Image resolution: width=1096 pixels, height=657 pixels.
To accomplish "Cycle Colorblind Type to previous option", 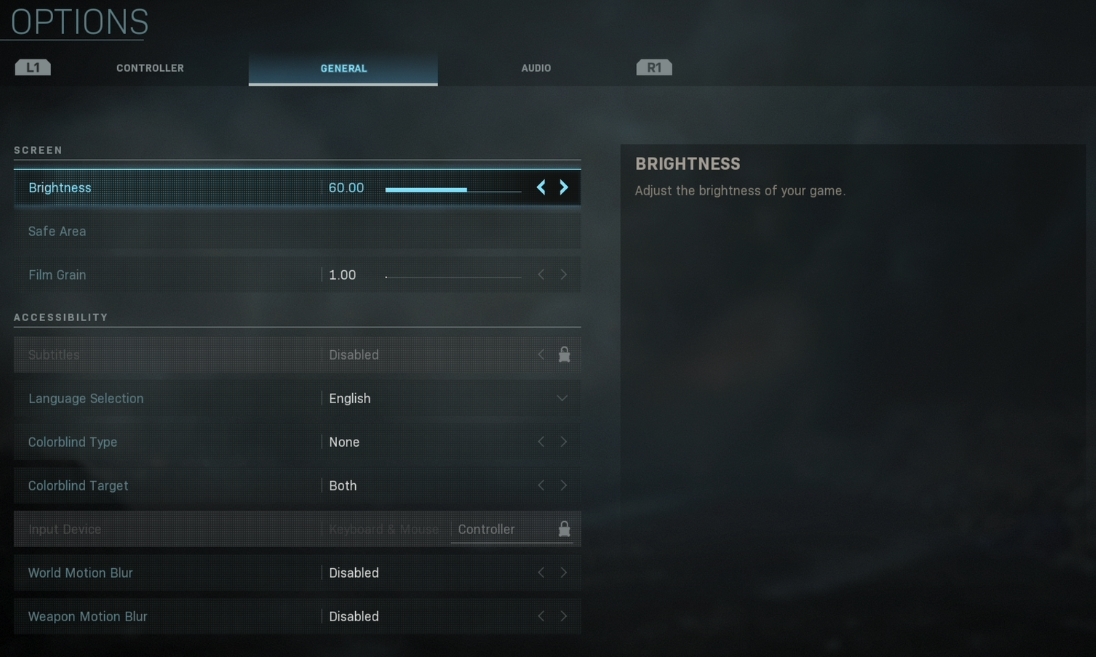I will pos(541,442).
